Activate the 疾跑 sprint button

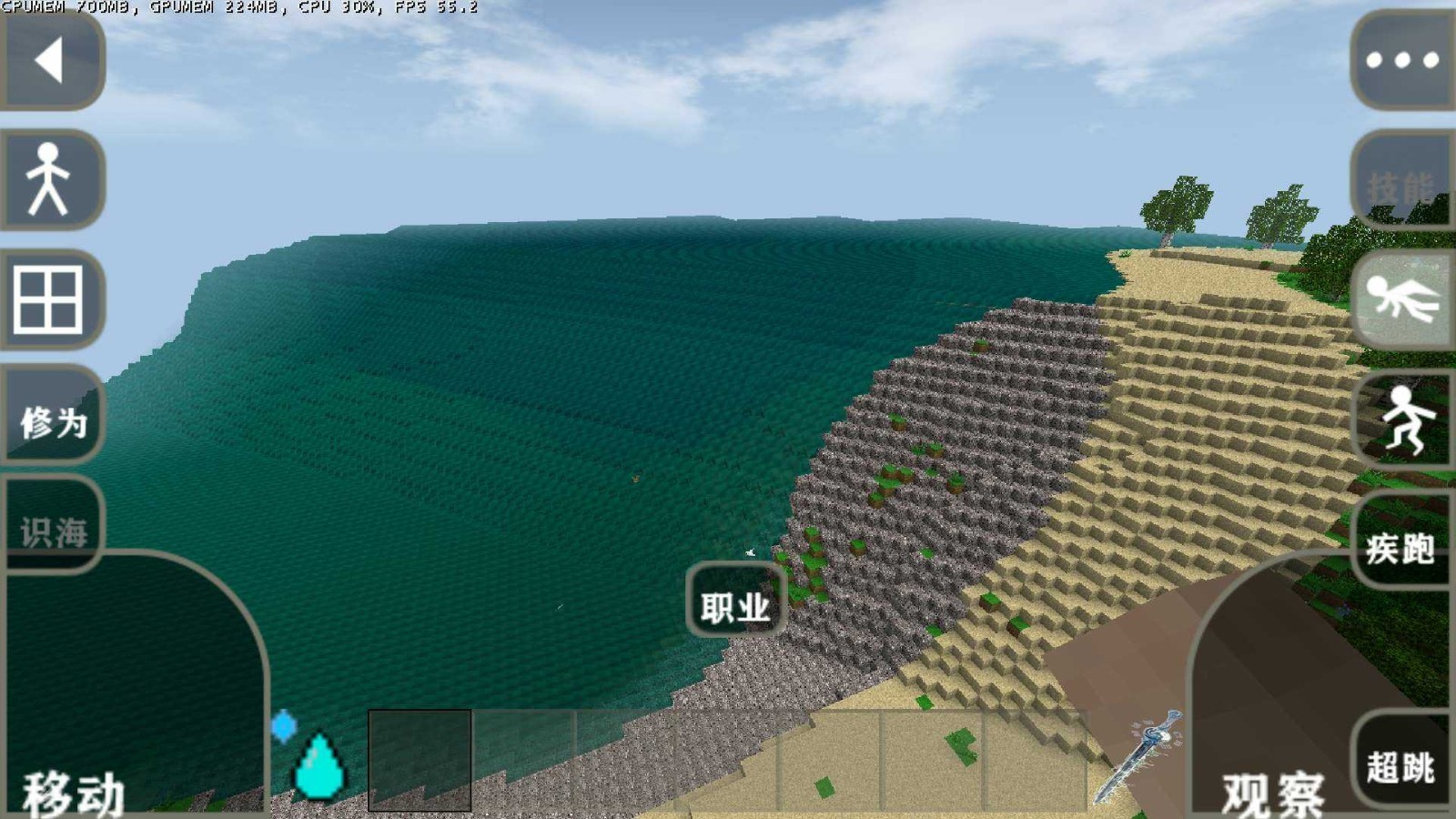[x=1401, y=546]
